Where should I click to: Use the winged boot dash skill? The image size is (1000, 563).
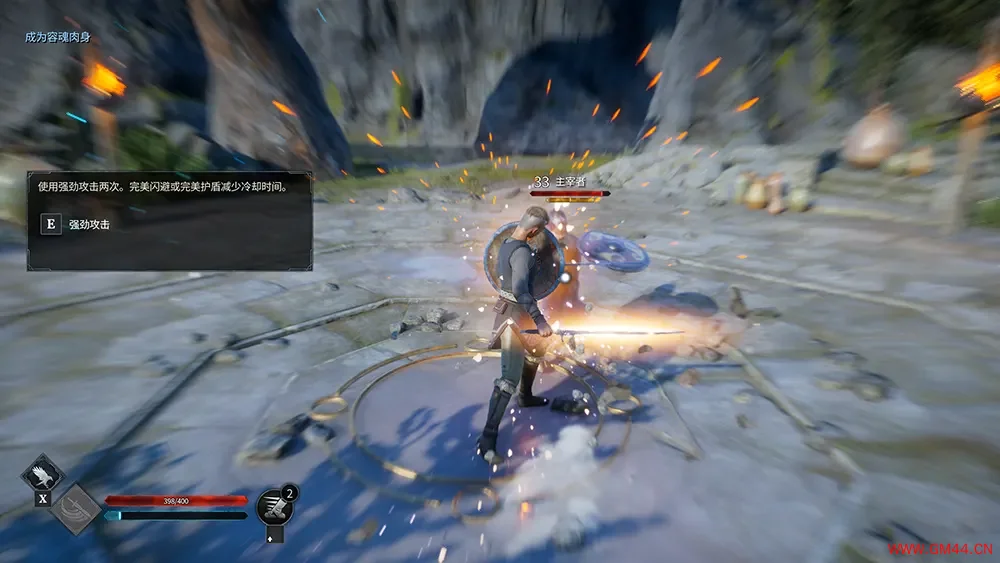pyautogui.click(x=275, y=507)
